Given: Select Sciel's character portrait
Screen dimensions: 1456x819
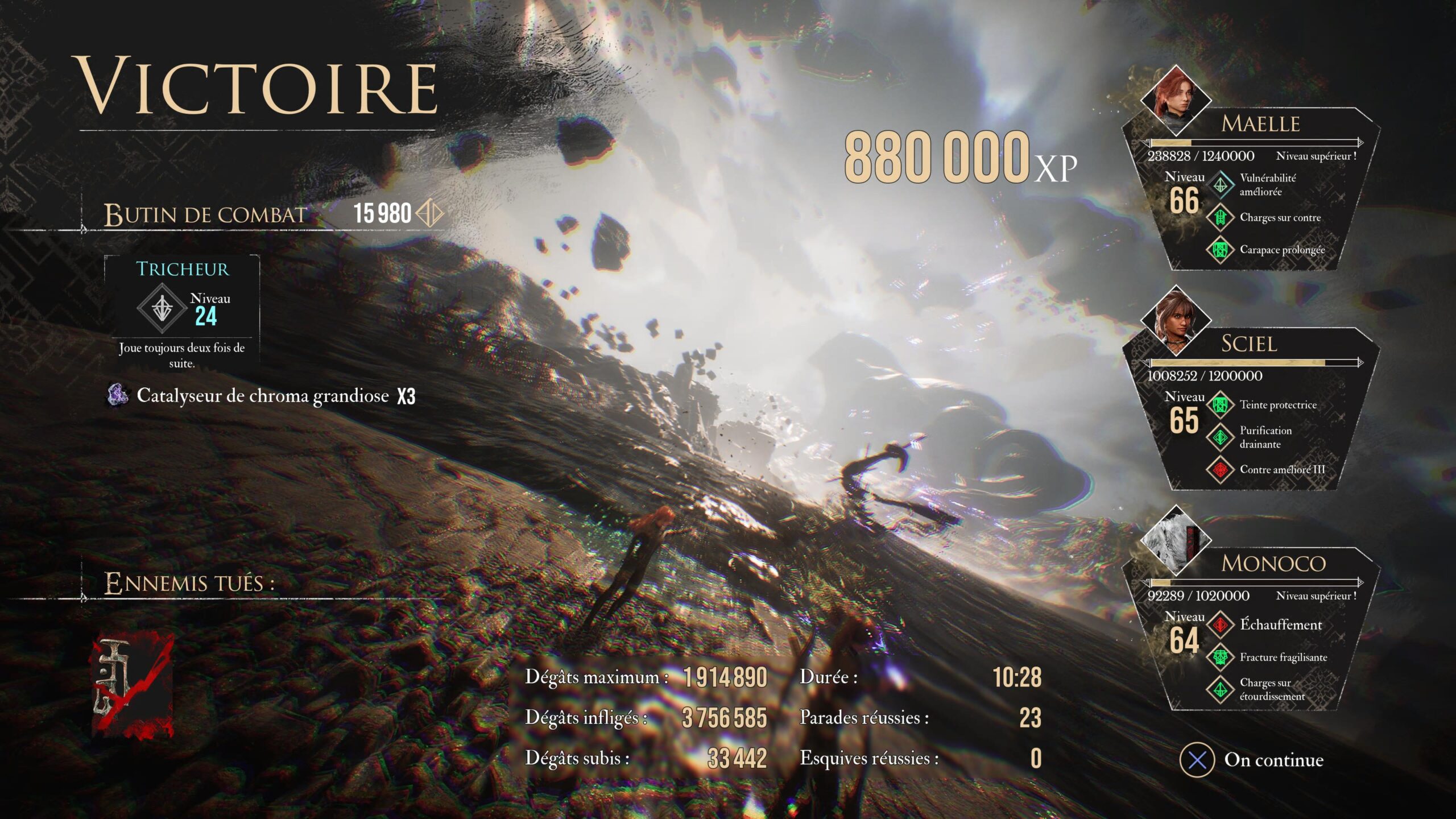Looking at the screenshot, I should [x=1175, y=321].
